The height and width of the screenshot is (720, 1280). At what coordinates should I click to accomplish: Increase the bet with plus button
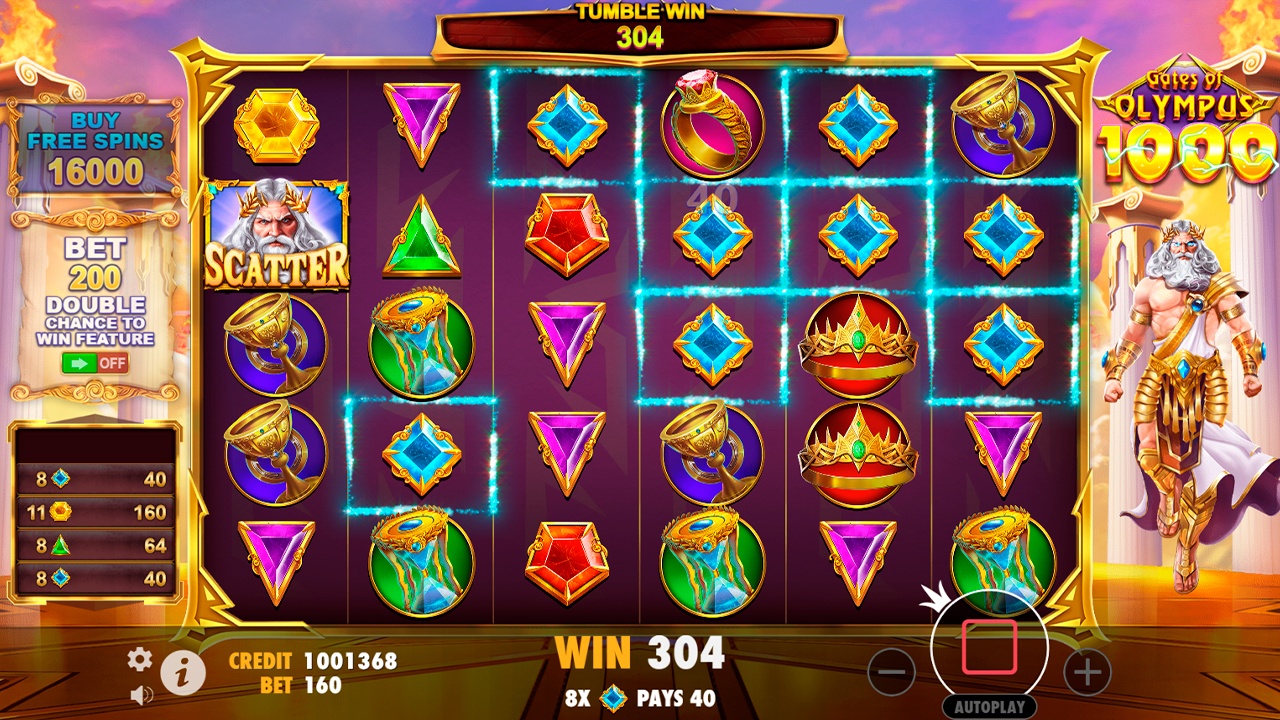[x=1087, y=672]
